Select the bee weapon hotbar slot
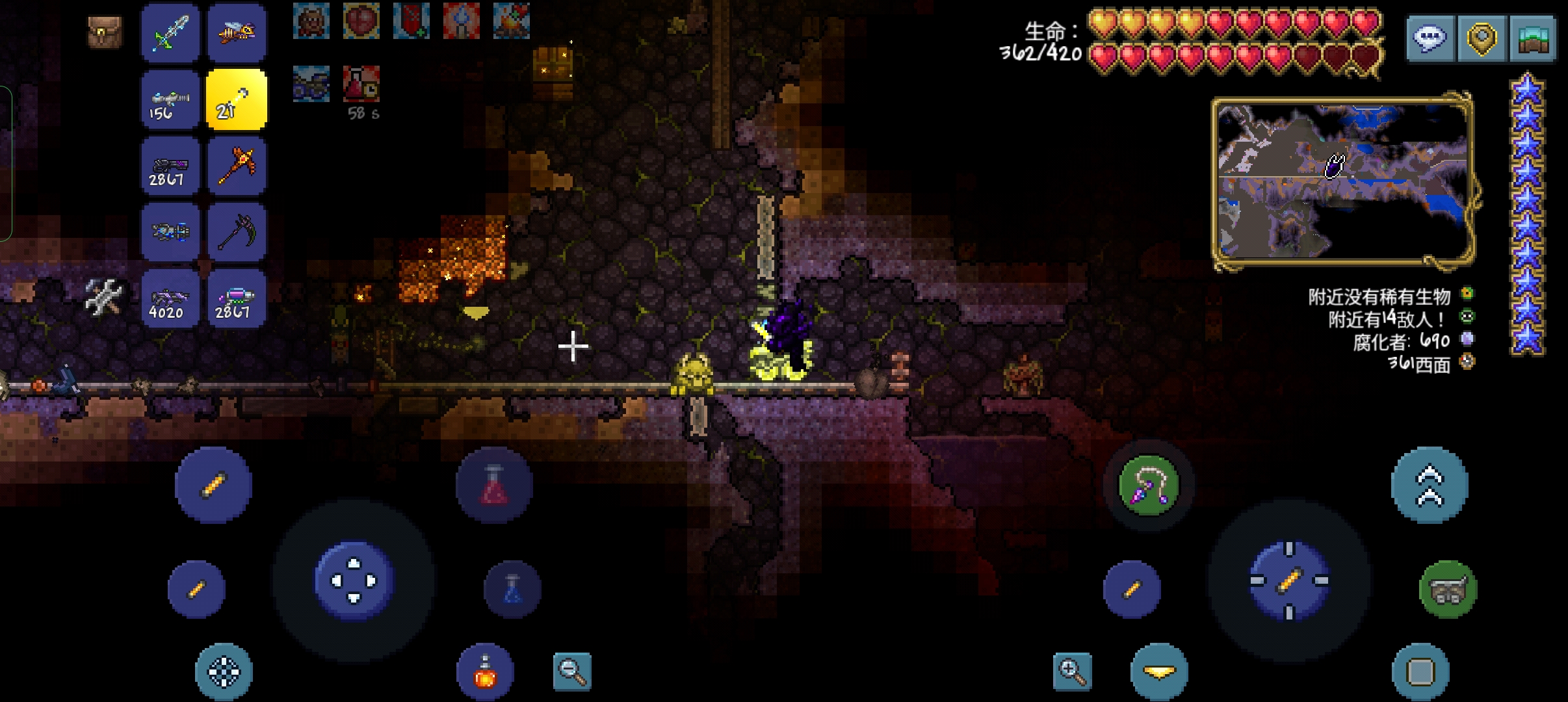The image size is (1568, 702). [x=237, y=33]
